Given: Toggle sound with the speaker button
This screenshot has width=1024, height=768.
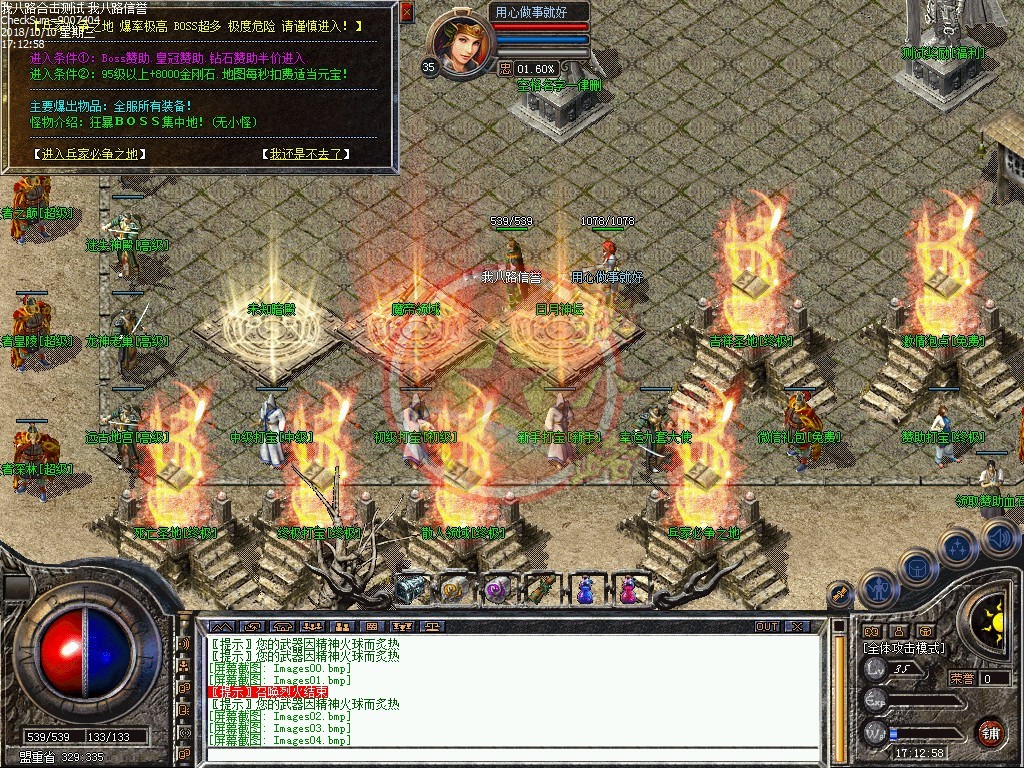Looking at the screenshot, I should (x=999, y=538).
